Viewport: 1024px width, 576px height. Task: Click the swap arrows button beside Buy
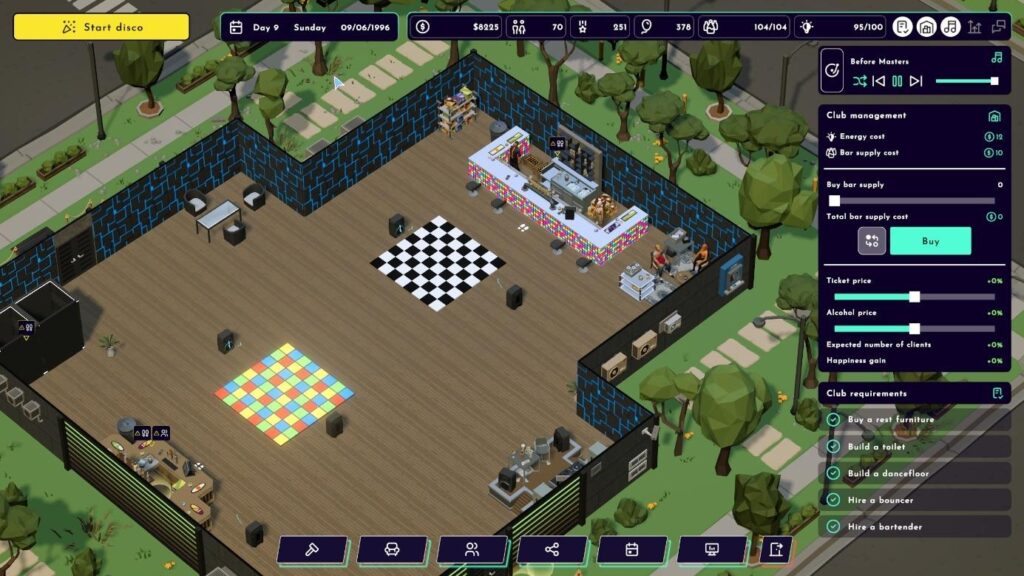click(x=871, y=241)
